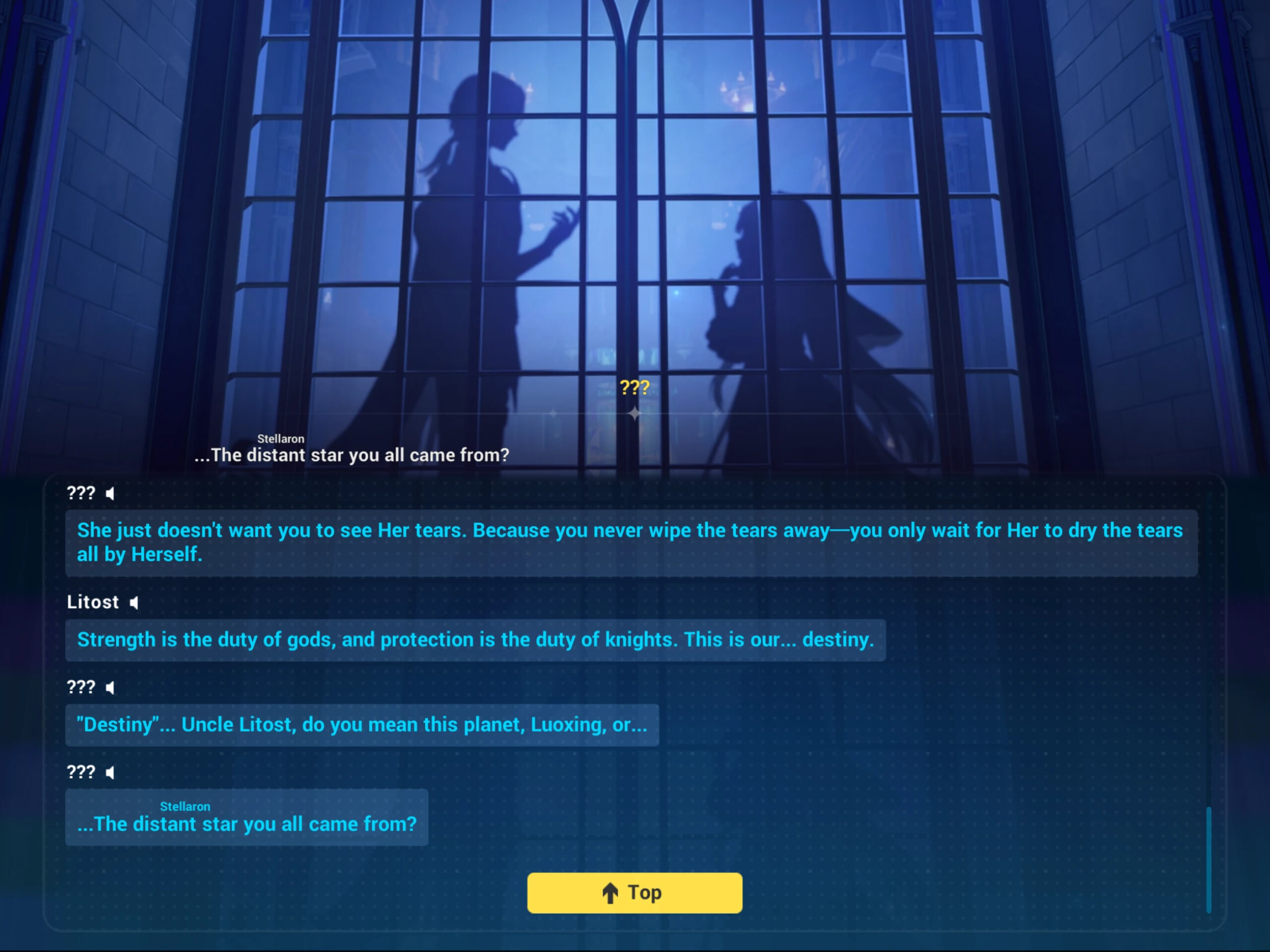Play audio for the Destiny question dialogue
The image size is (1270, 952).
(110, 687)
